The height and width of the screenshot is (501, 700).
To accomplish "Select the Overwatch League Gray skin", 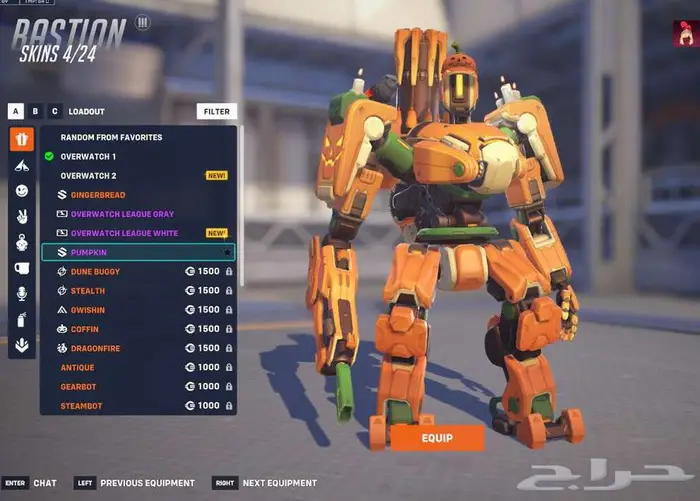I will click(x=122, y=214).
